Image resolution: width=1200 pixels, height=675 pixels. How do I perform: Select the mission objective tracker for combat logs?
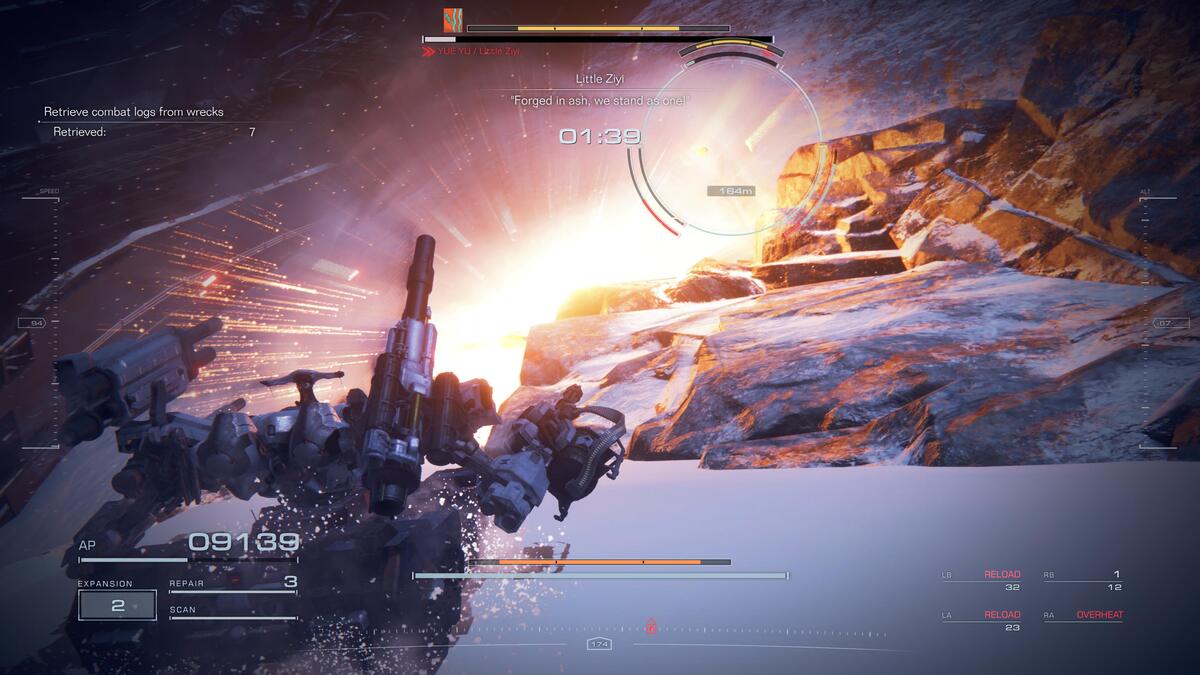[x=134, y=112]
